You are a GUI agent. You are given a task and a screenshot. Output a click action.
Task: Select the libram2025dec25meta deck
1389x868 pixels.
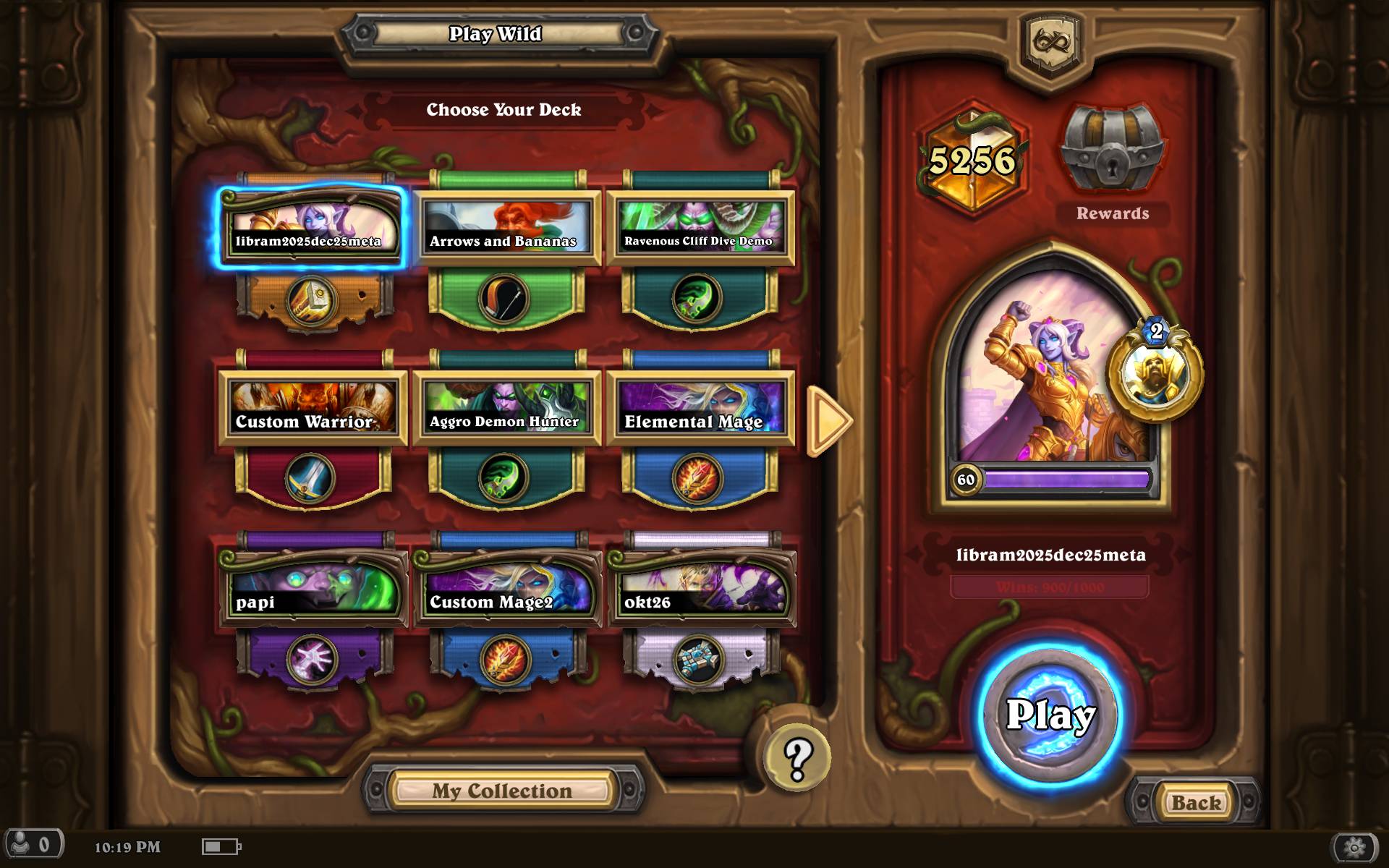pos(311,227)
